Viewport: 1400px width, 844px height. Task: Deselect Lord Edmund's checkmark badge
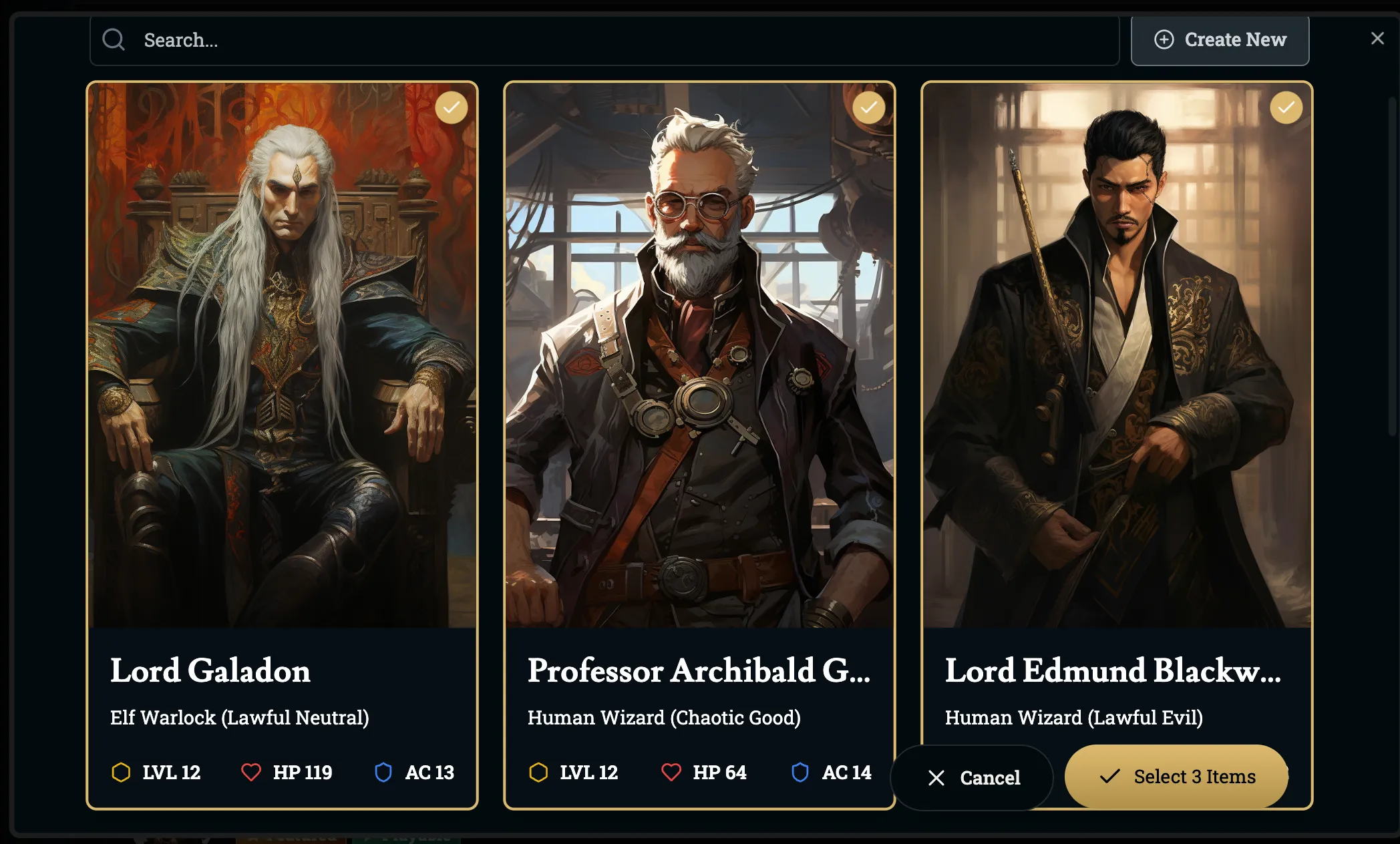point(1286,108)
